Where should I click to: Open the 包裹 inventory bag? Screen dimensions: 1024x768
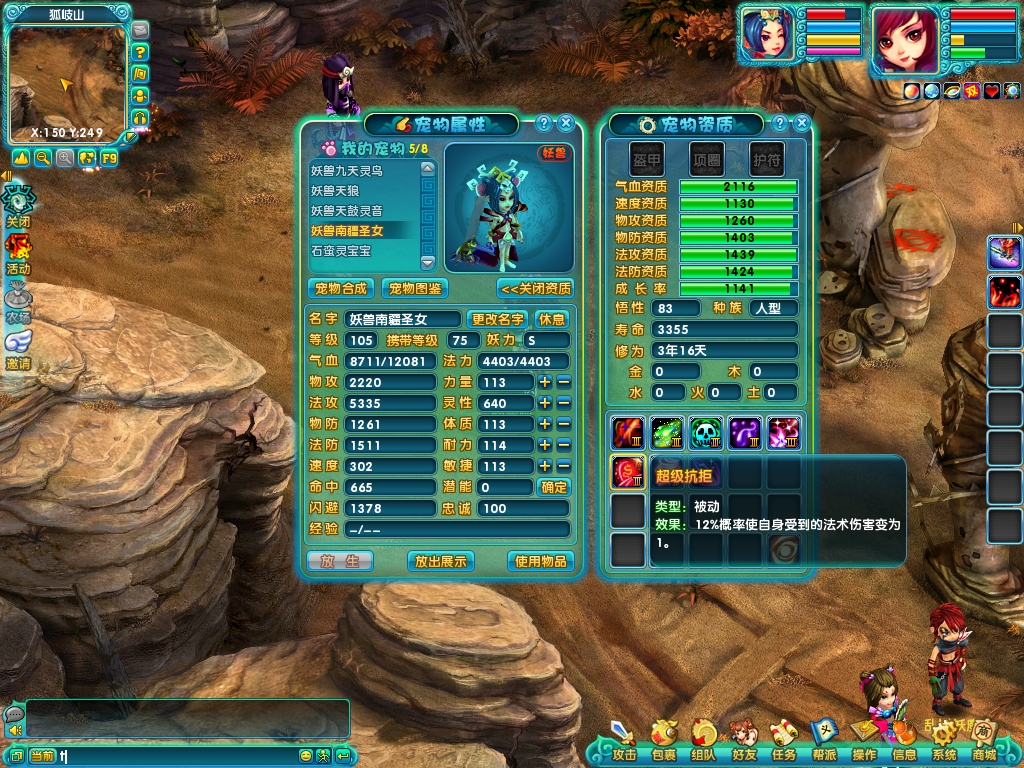[x=663, y=740]
